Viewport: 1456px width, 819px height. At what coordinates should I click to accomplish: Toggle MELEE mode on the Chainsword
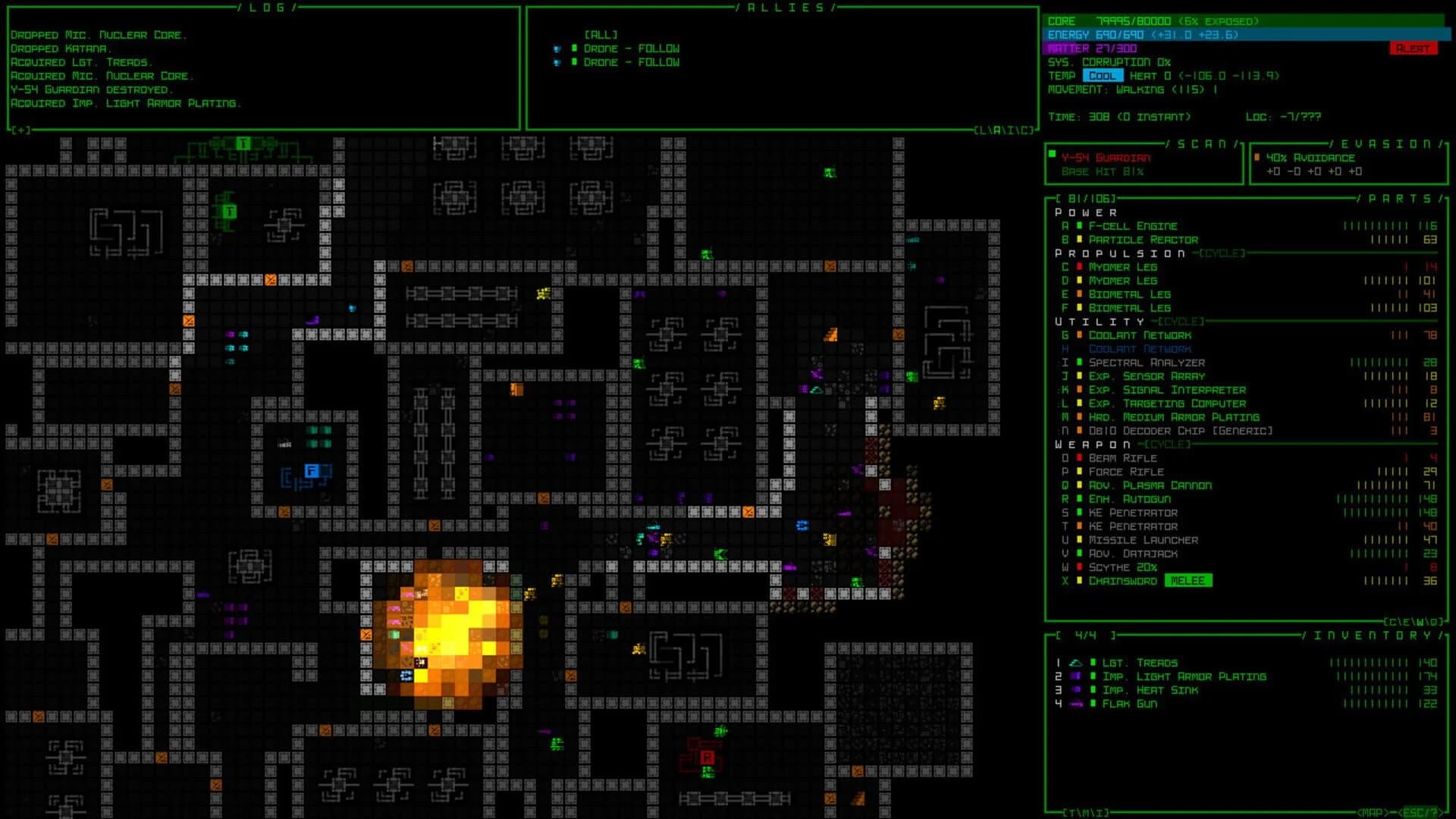click(x=1188, y=580)
